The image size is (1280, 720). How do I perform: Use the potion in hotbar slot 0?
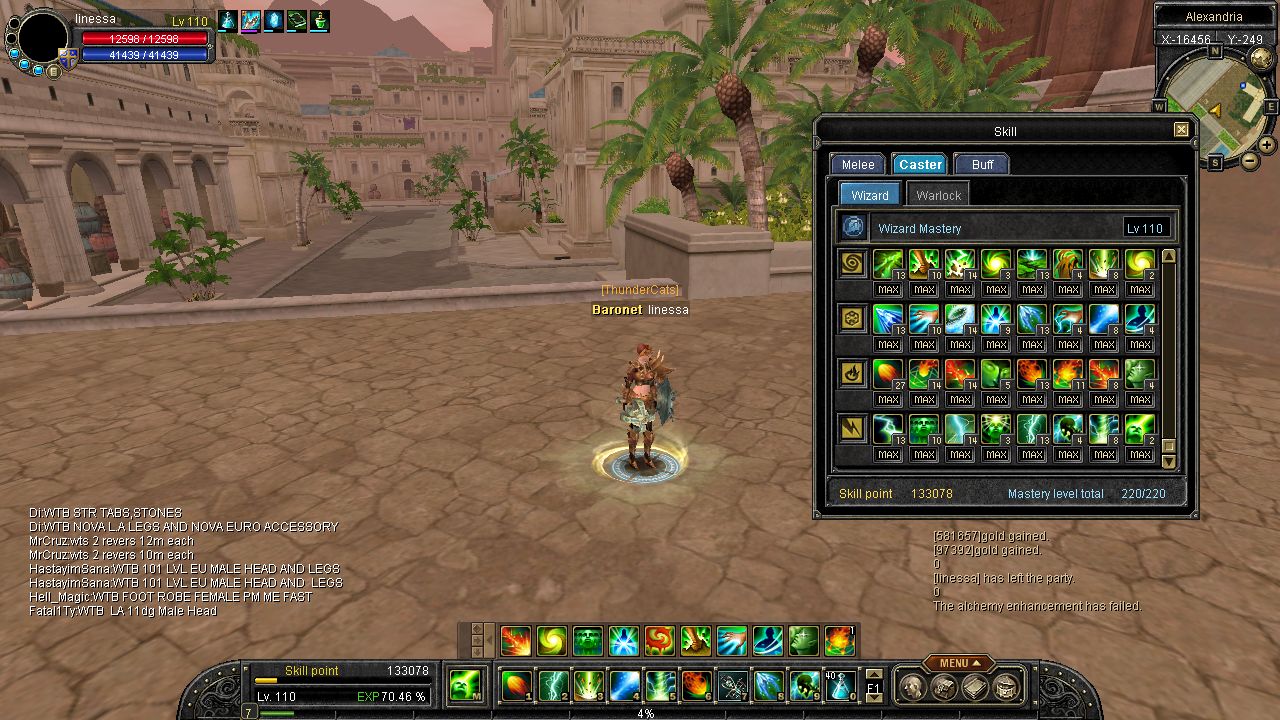(841, 686)
